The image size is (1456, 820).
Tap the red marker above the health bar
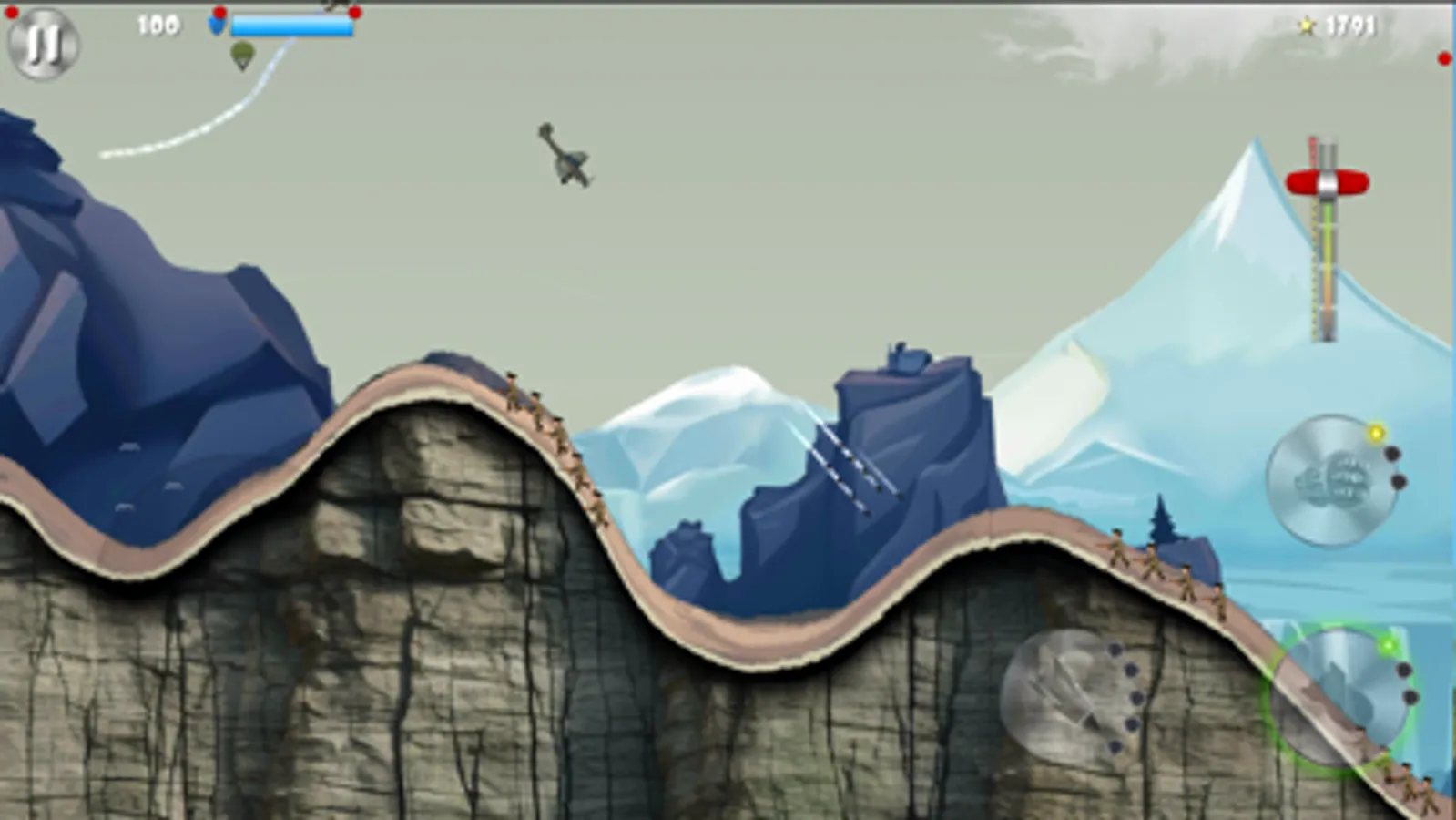click(219, 13)
